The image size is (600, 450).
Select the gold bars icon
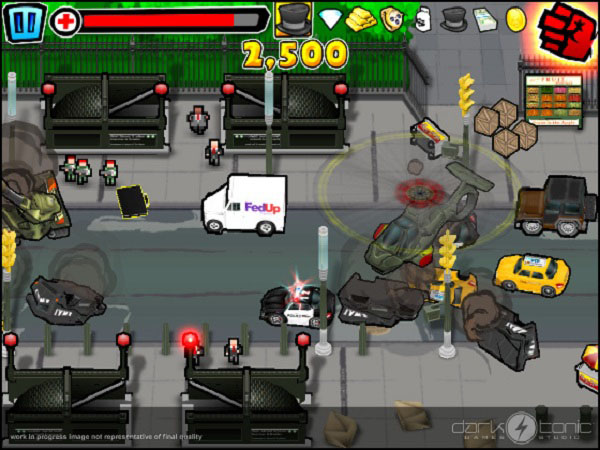point(360,18)
